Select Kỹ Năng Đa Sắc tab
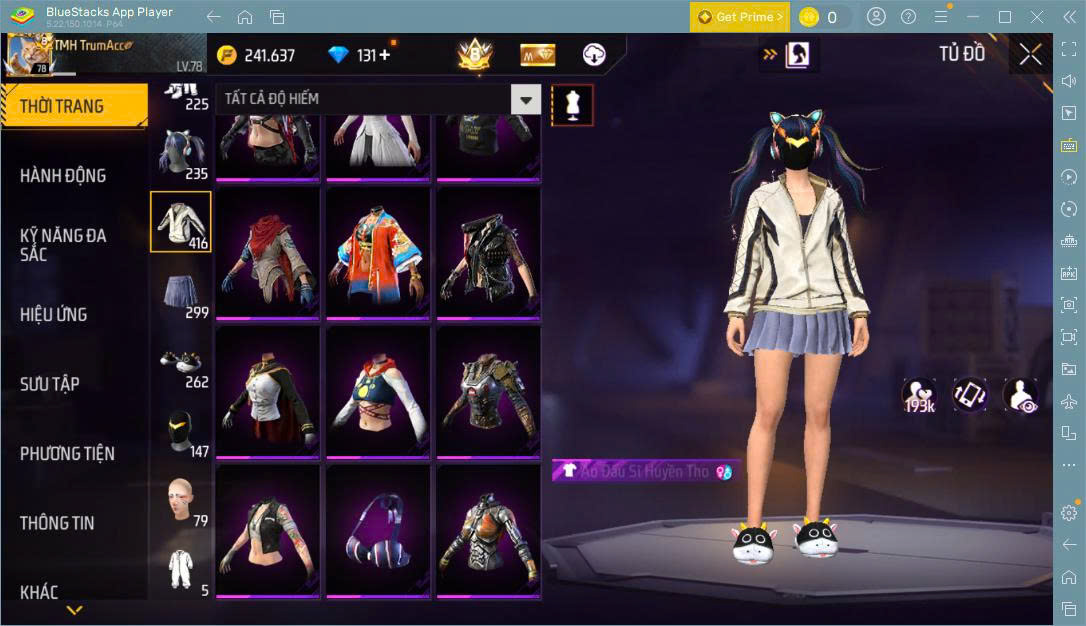The image size is (1086, 626). (x=64, y=245)
